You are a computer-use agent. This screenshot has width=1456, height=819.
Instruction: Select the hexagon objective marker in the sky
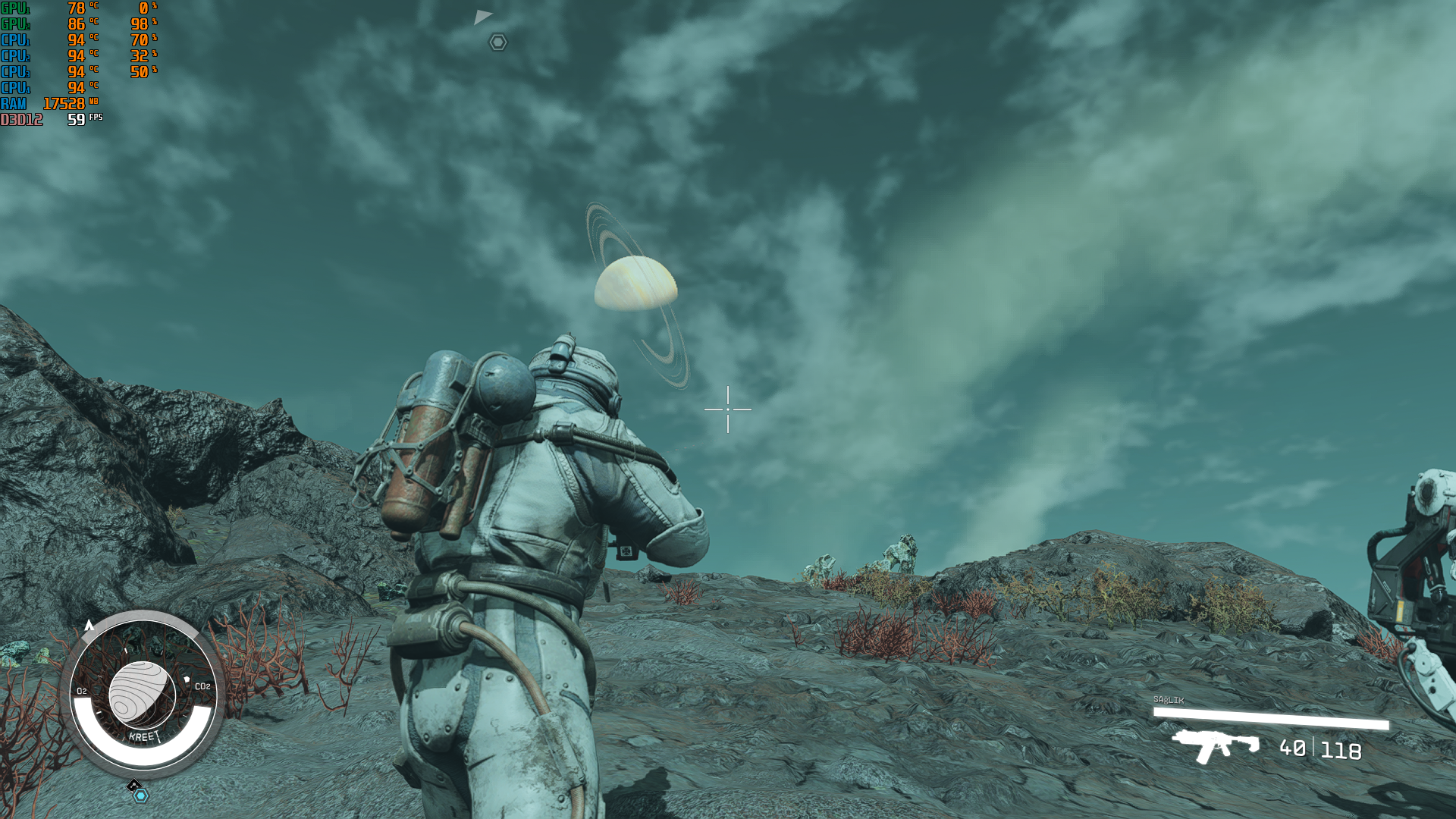click(x=497, y=42)
